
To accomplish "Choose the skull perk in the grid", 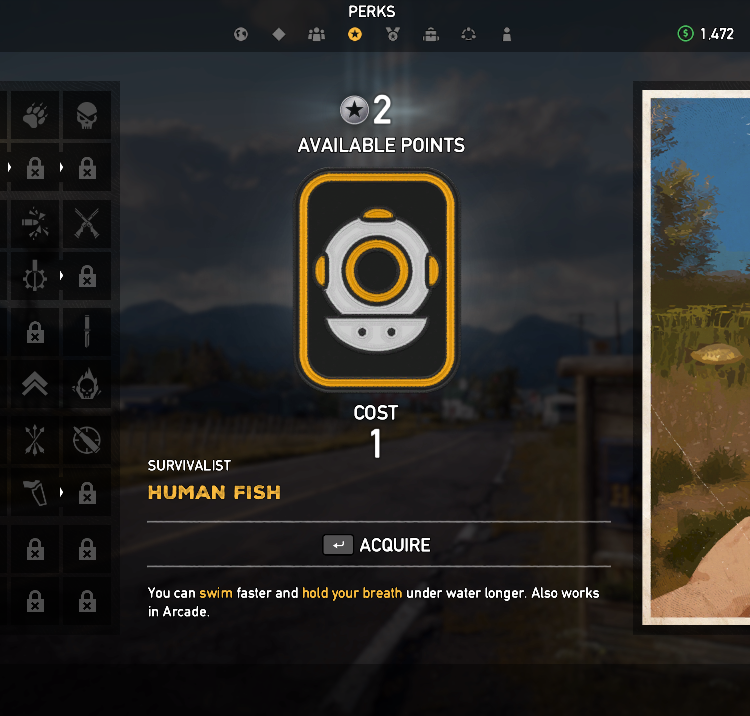I will pos(87,116).
